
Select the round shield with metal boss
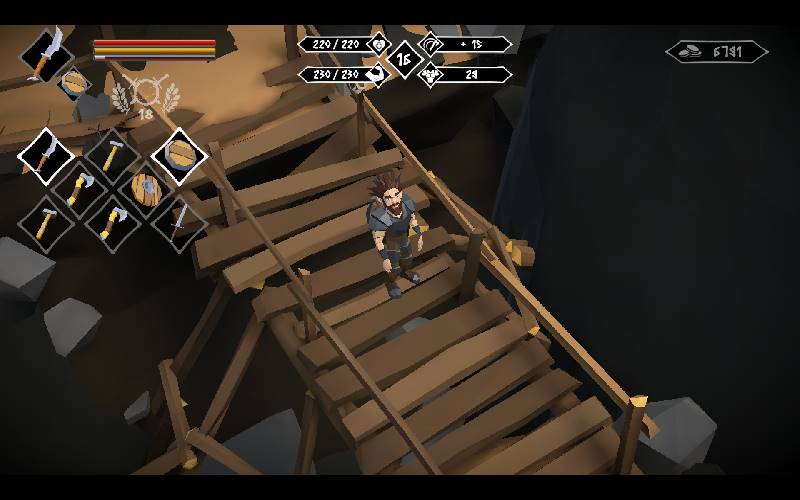146,187
